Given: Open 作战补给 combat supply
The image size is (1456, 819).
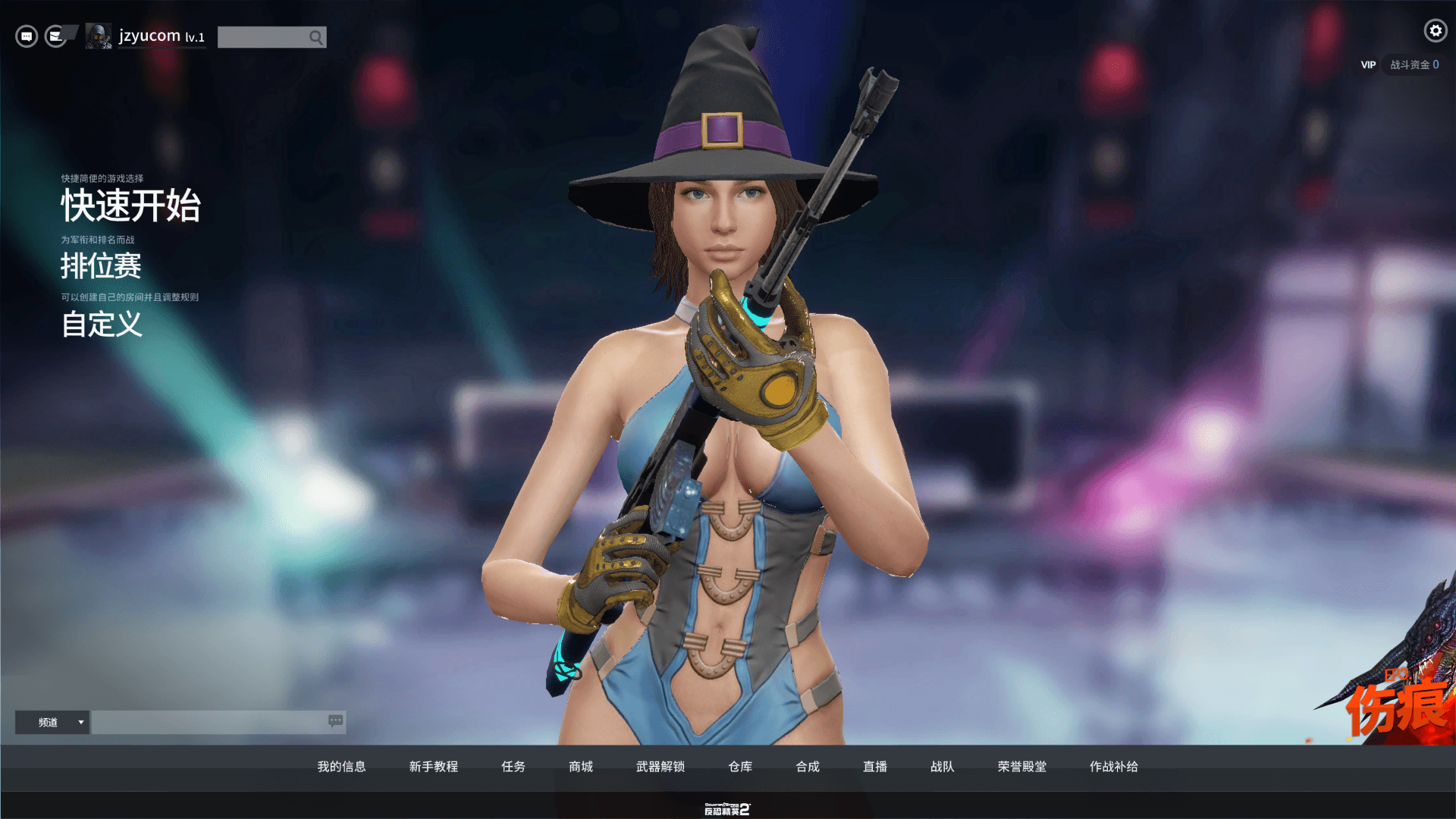Looking at the screenshot, I should [x=1114, y=767].
